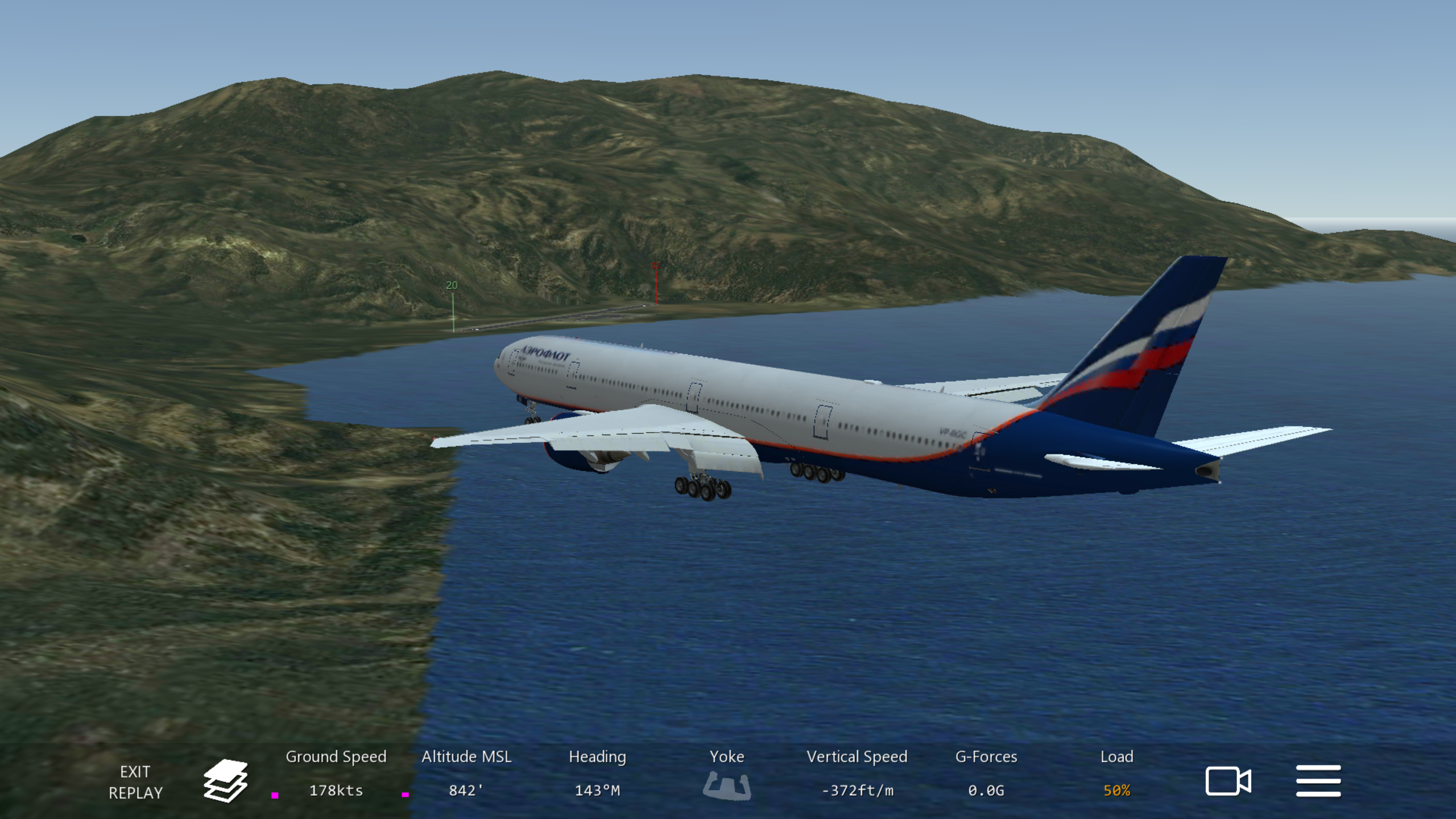
Task: Open the stacked layers icon
Action: click(225, 781)
